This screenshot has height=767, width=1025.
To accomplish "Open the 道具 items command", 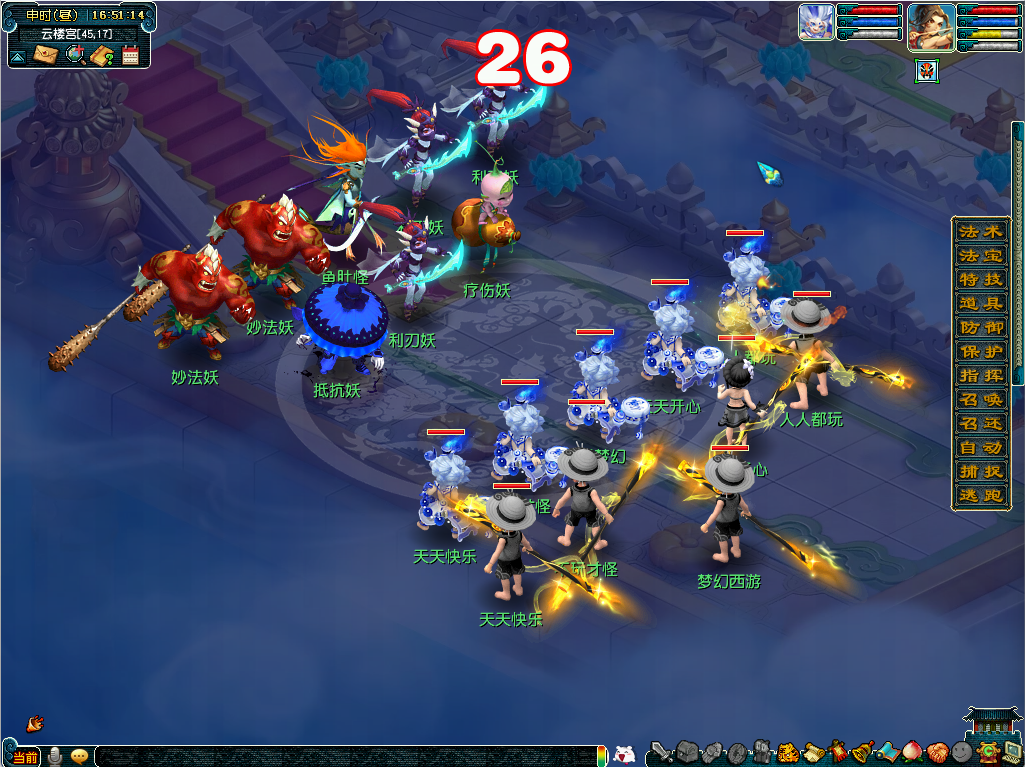I will (x=980, y=303).
